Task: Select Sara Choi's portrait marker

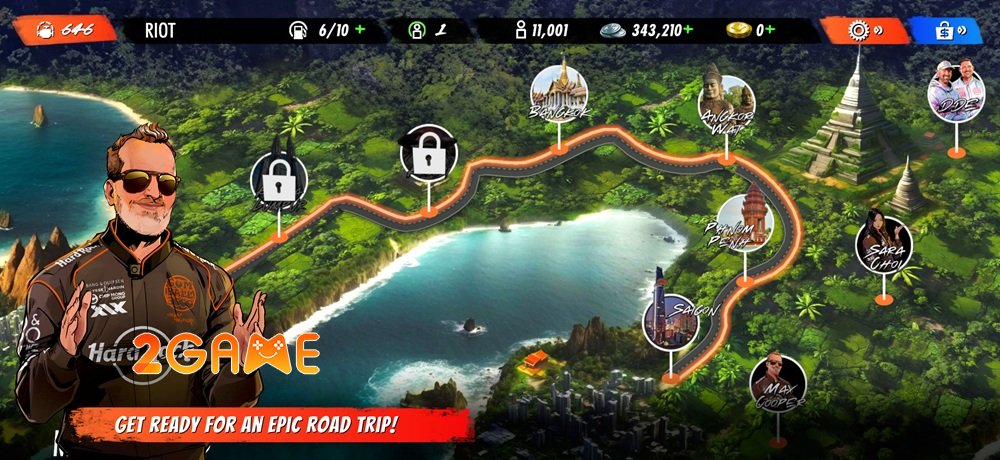Action: pos(883,245)
